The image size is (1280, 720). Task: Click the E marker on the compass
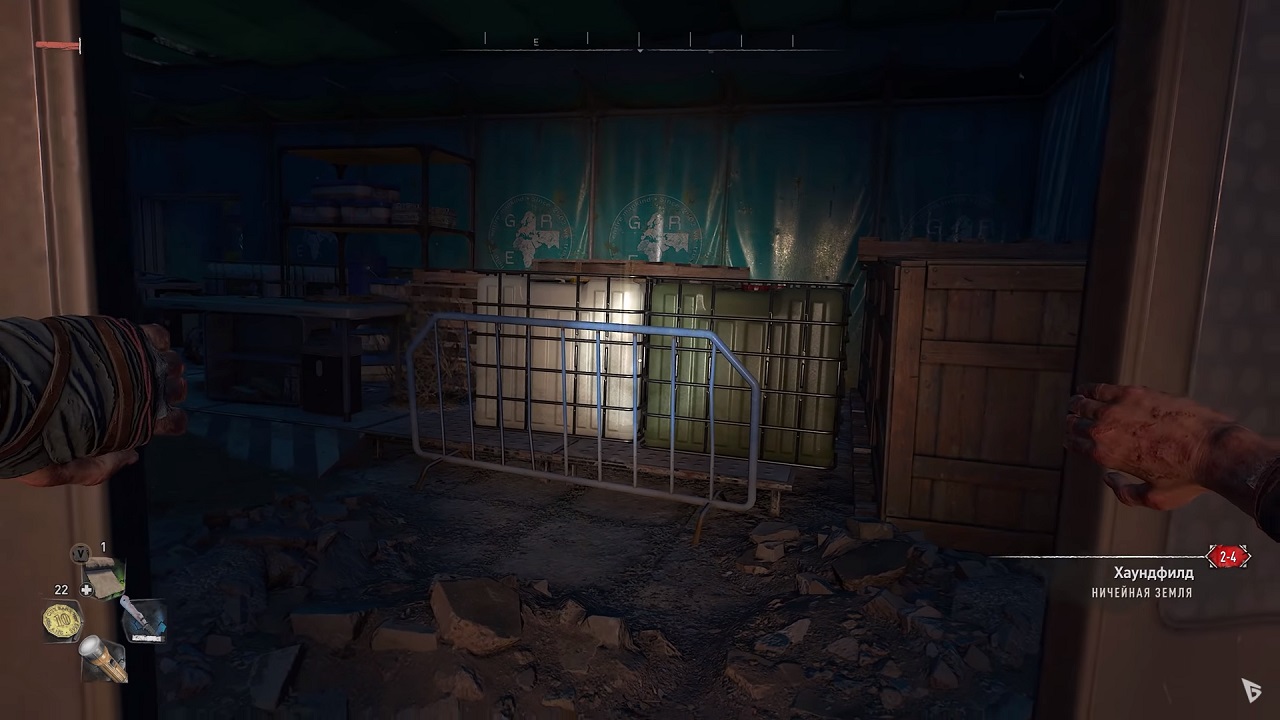(x=536, y=41)
